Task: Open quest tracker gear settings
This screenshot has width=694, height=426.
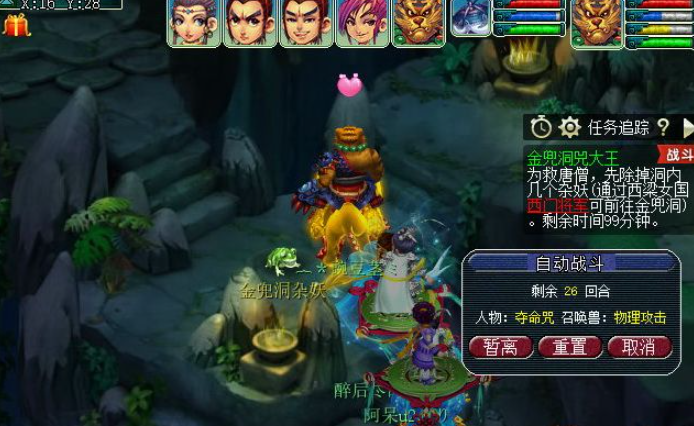Action: (x=570, y=127)
